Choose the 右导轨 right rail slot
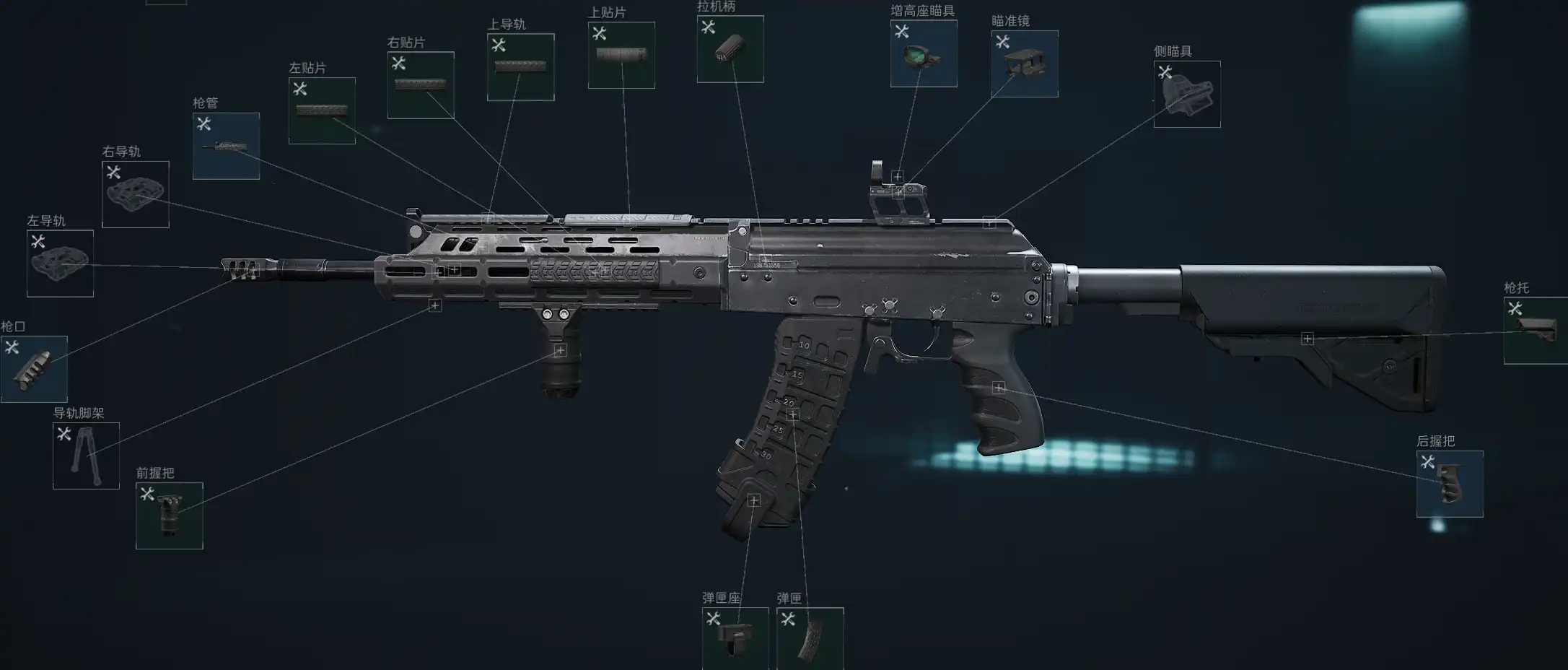1568x670 pixels. pos(136,194)
